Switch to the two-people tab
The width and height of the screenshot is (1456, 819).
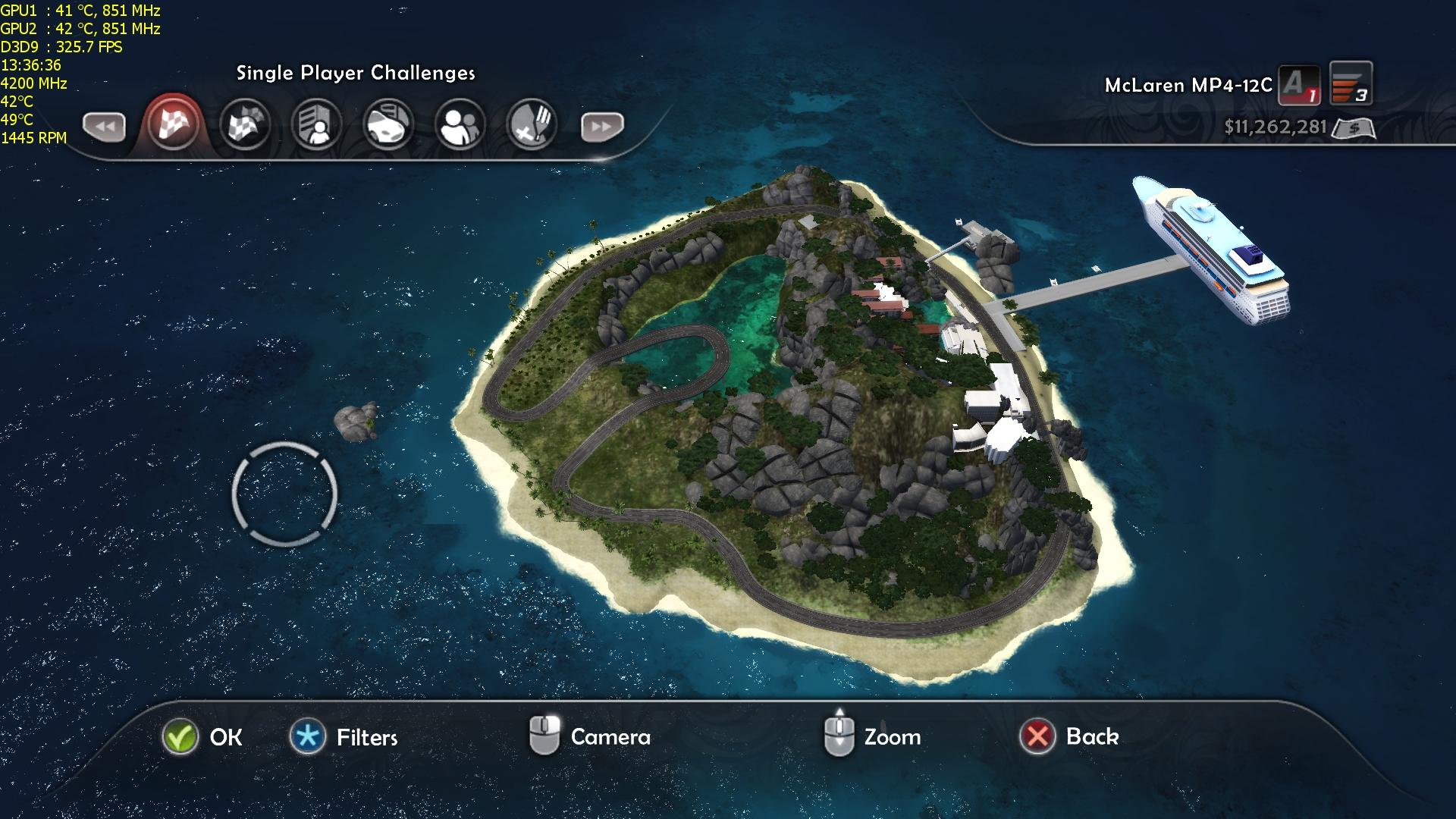pyautogui.click(x=460, y=124)
